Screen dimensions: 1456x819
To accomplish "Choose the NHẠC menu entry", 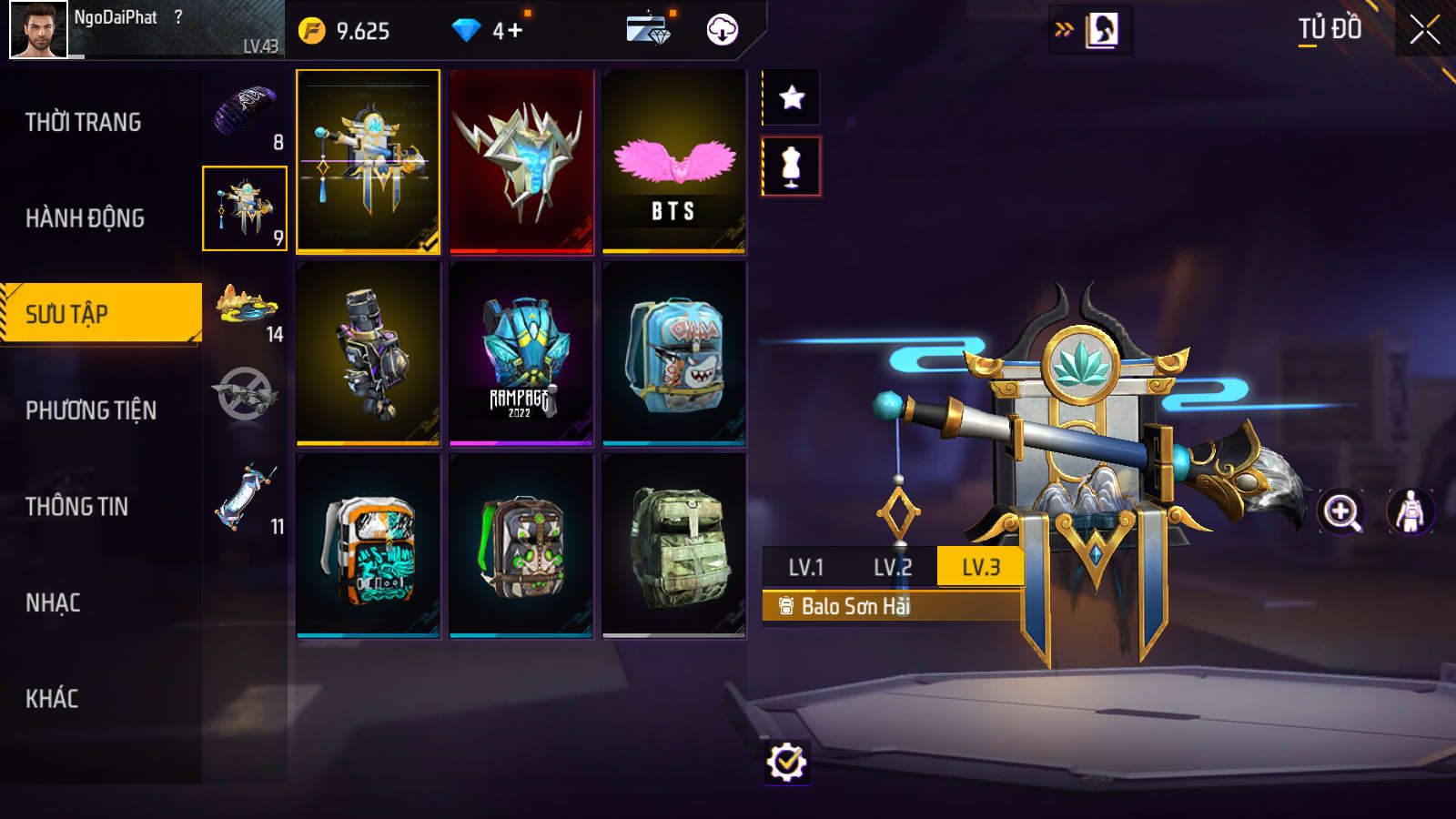I will [x=54, y=602].
